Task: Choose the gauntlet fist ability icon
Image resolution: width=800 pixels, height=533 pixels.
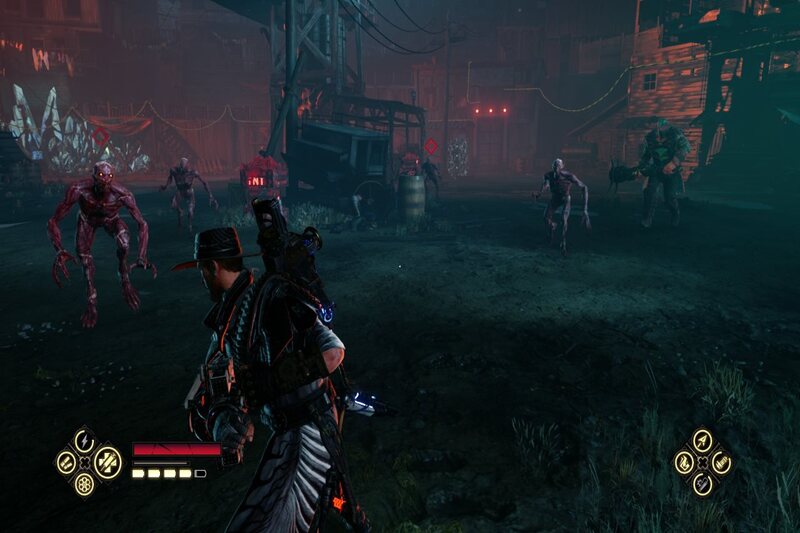Action: [x=722, y=462]
